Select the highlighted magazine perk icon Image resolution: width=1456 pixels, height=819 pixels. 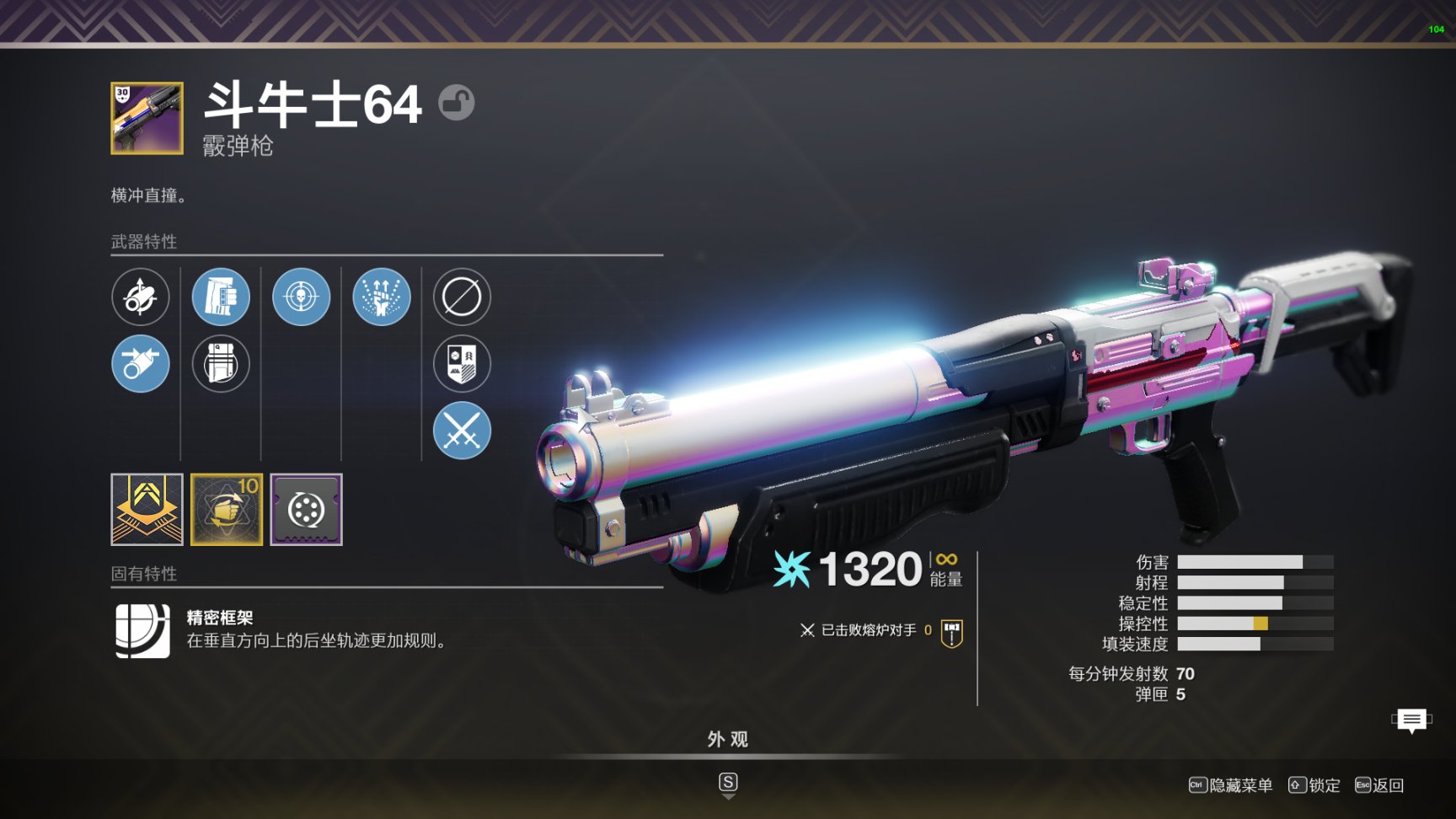(221, 297)
